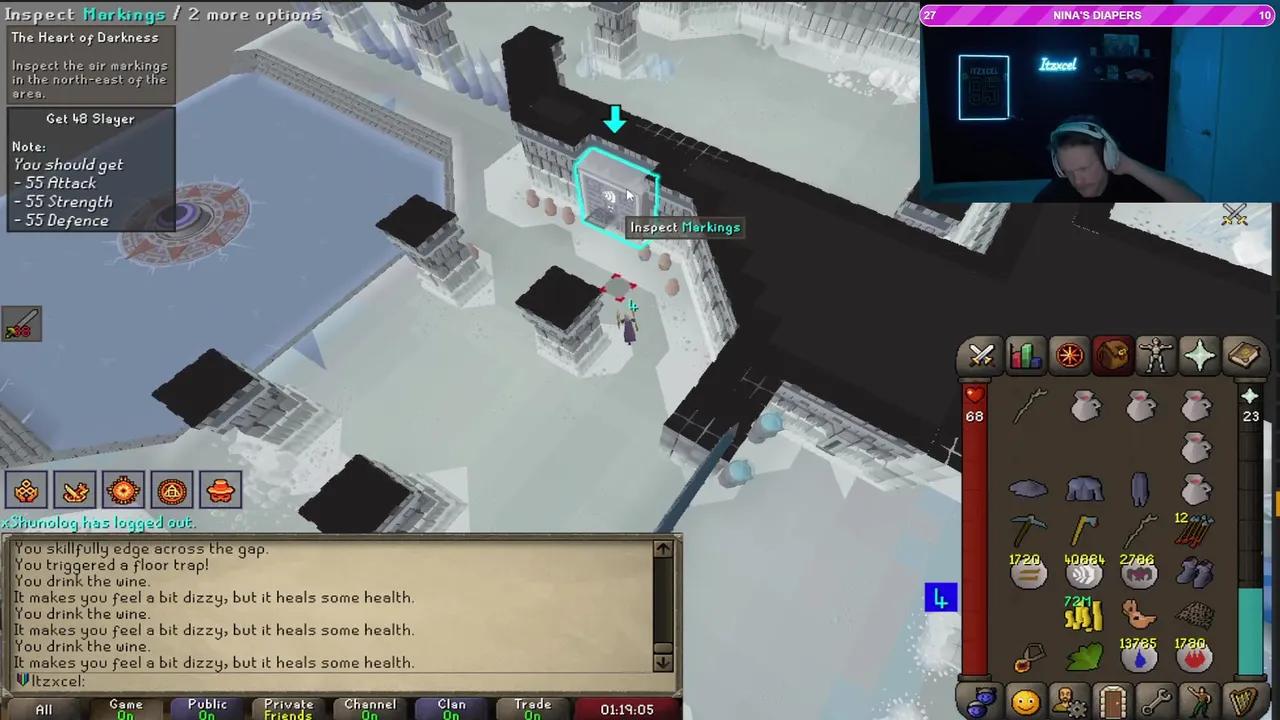The height and width of the screenshot is (720, 1280).
Task: Click the Logout door icon
Action: point(1113,700)
